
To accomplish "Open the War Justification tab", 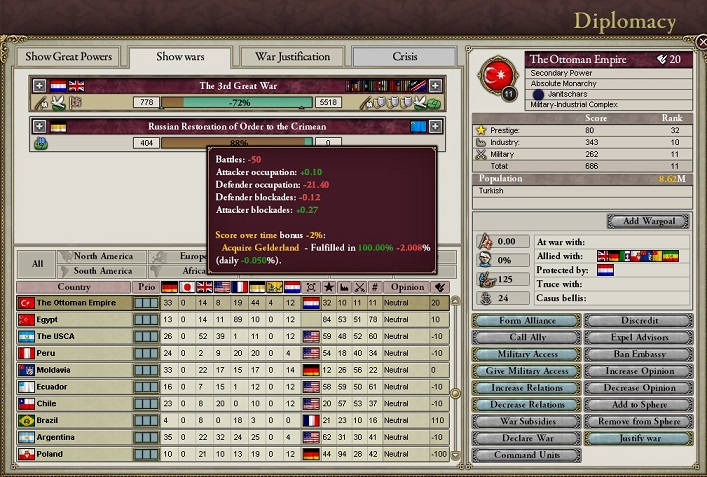I will [x=293, y=57].
